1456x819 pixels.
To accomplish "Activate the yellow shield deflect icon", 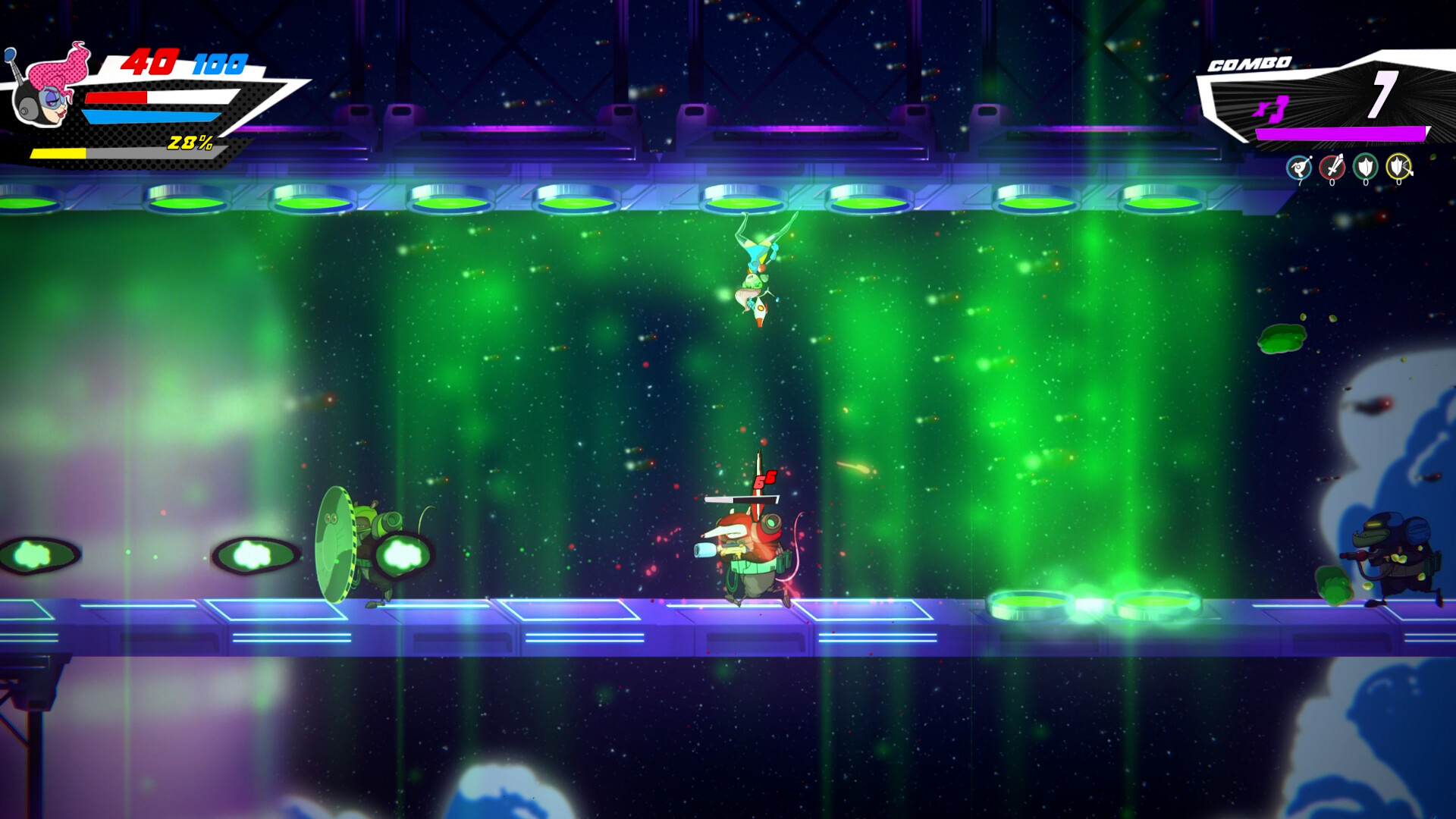I will (x=1399, y=167).
